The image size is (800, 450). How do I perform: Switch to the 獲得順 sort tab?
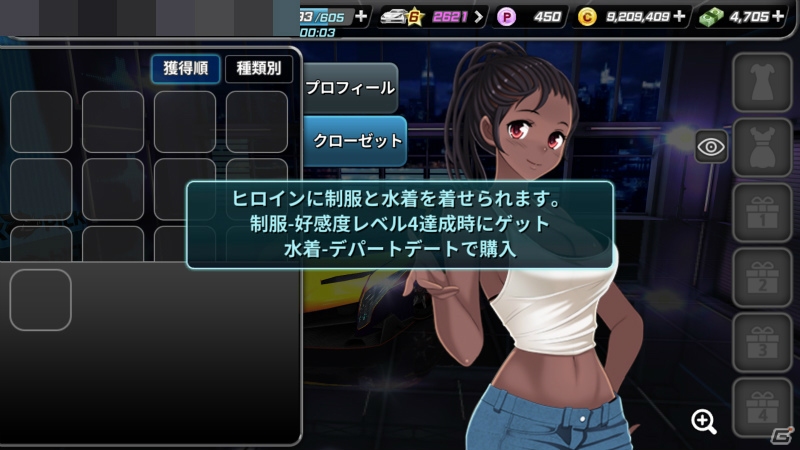(x=185, y=69)
